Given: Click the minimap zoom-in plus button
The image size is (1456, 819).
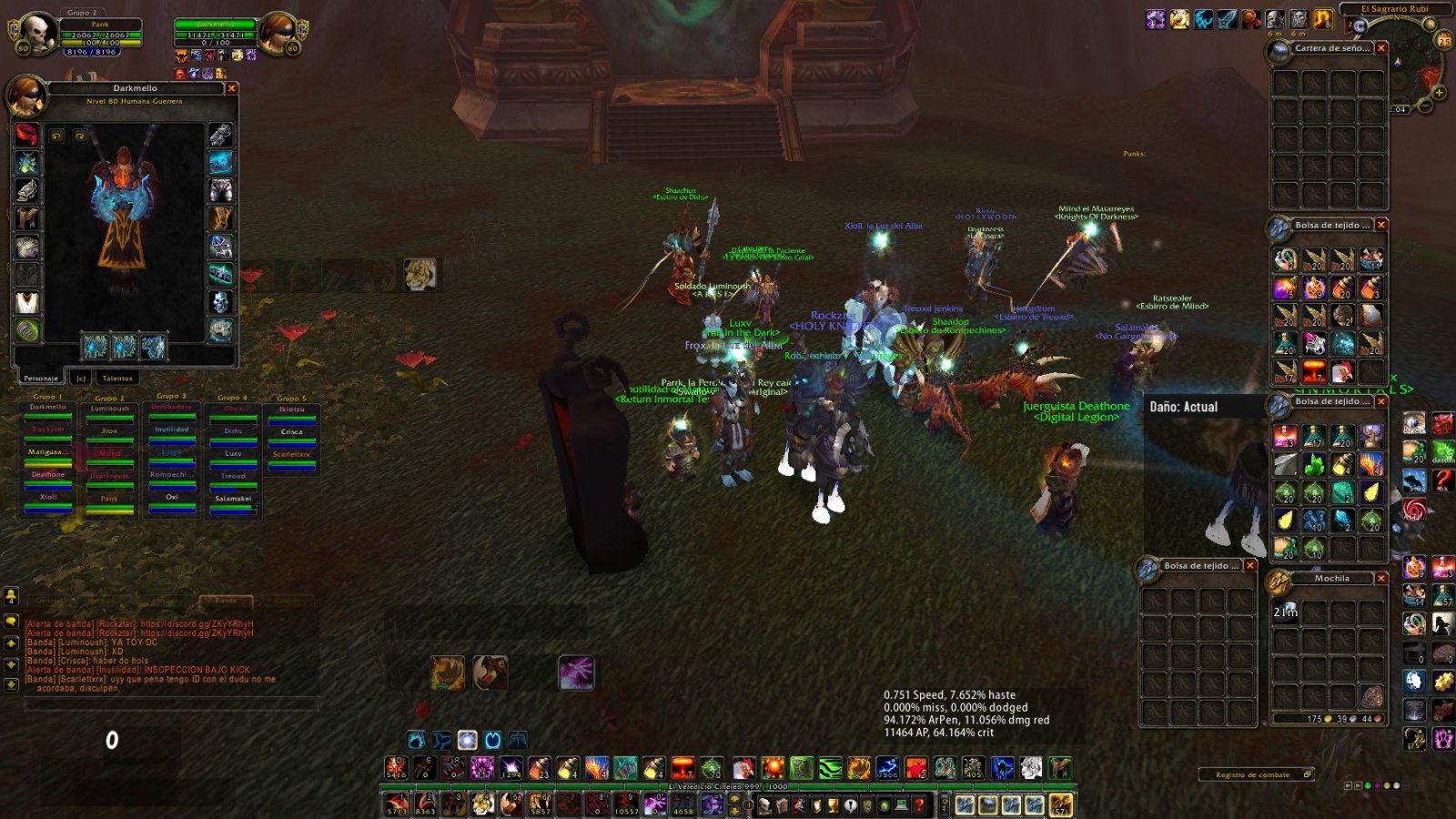Looking at the screenshot, I should [x=1439, y=93].
